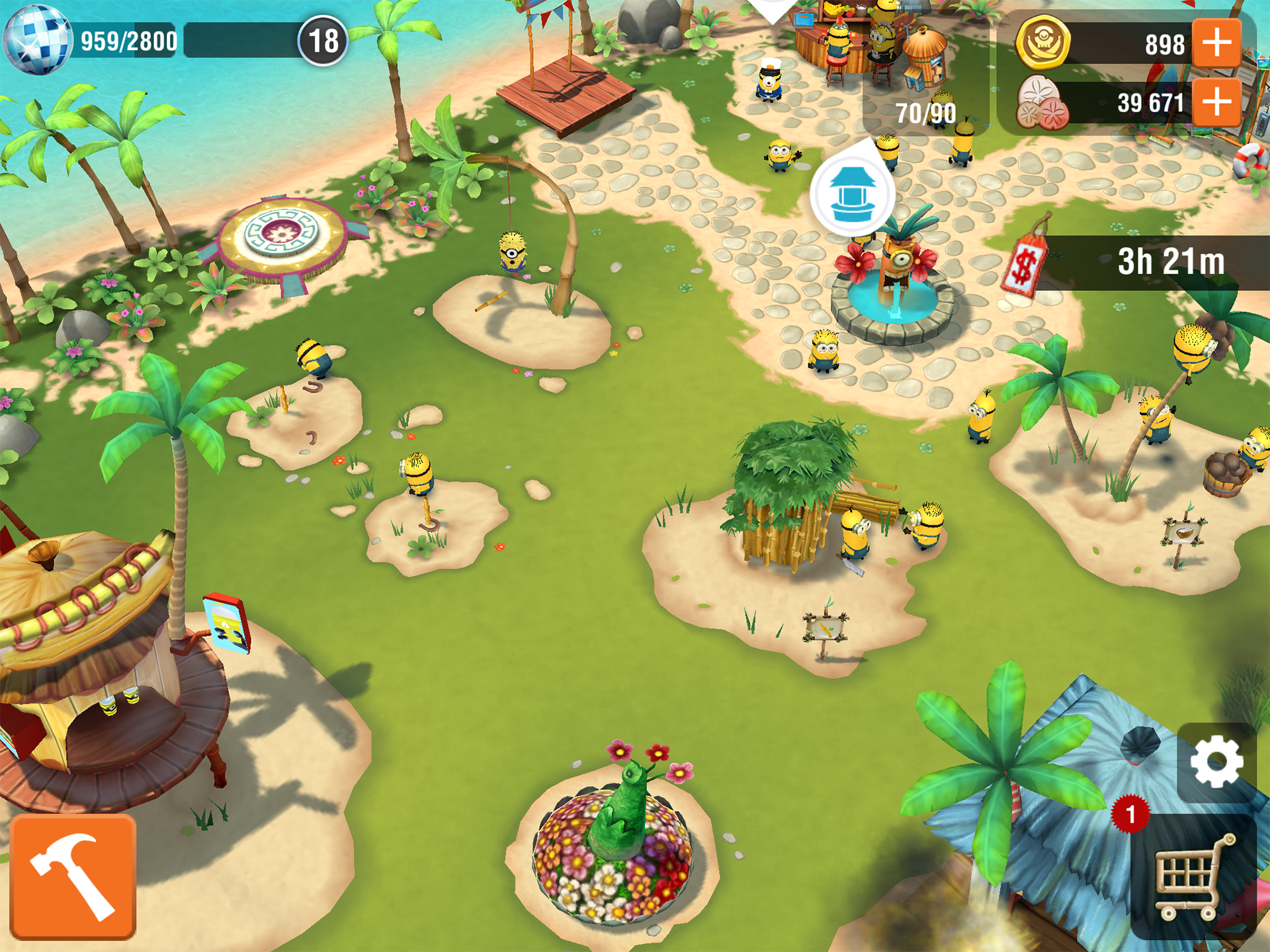Open the build menu with the hammer button
Image resolution: width=1270 pixels, height=952 pixels.
[73, 877]
